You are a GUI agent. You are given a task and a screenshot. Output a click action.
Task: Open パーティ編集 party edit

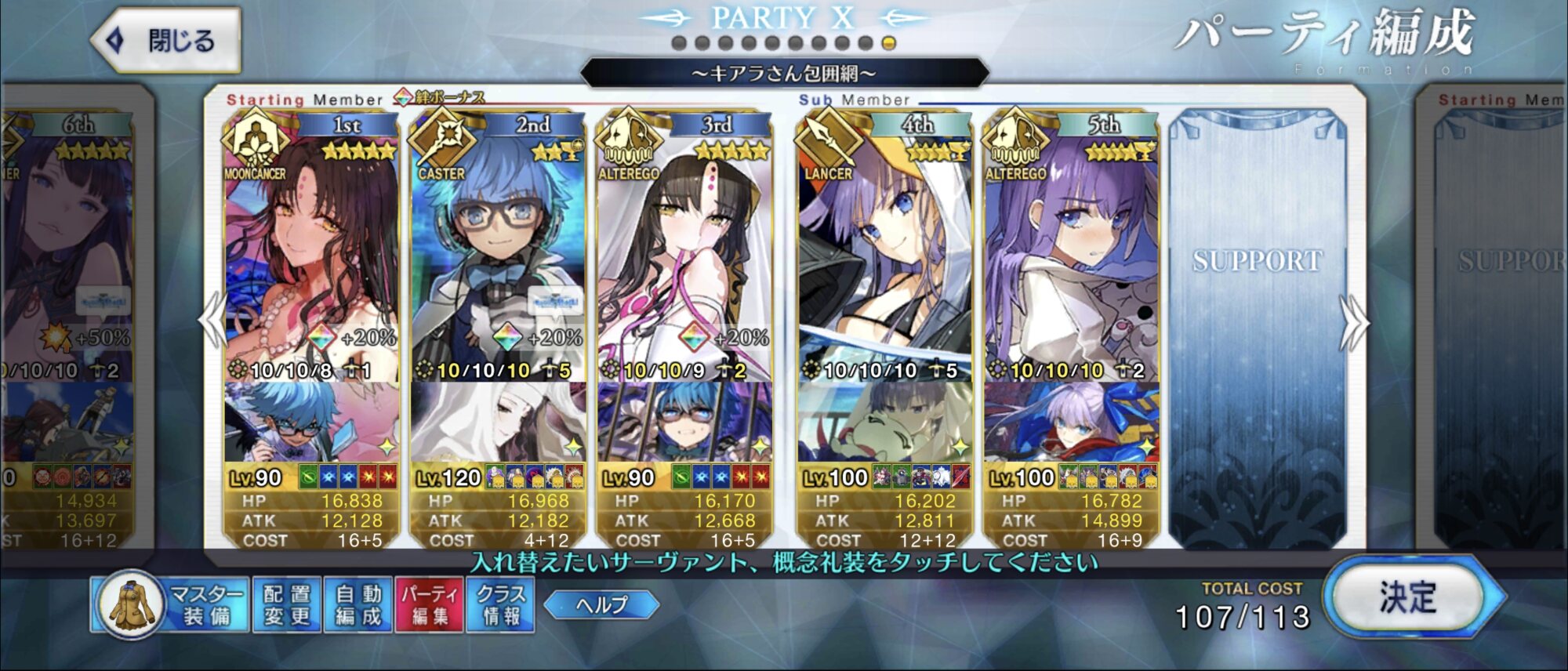[x=430, y=605]
